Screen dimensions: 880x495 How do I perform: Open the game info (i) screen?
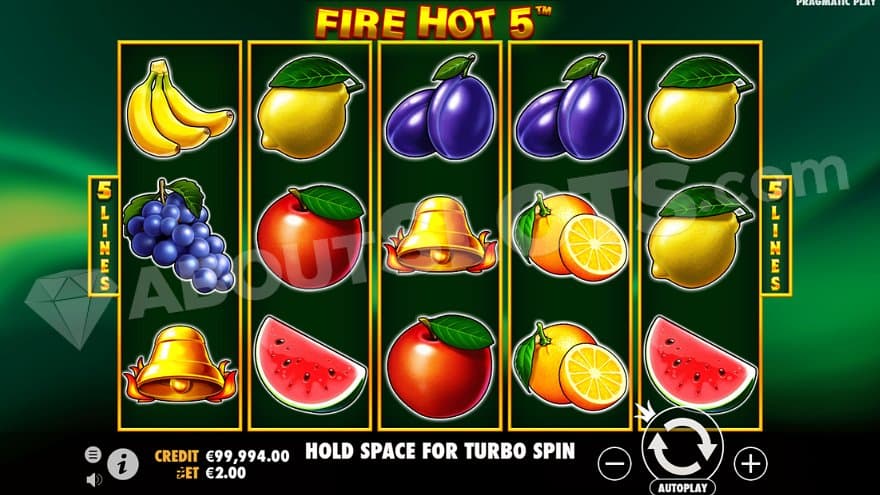pyautogui.click(x=123, y=464)
